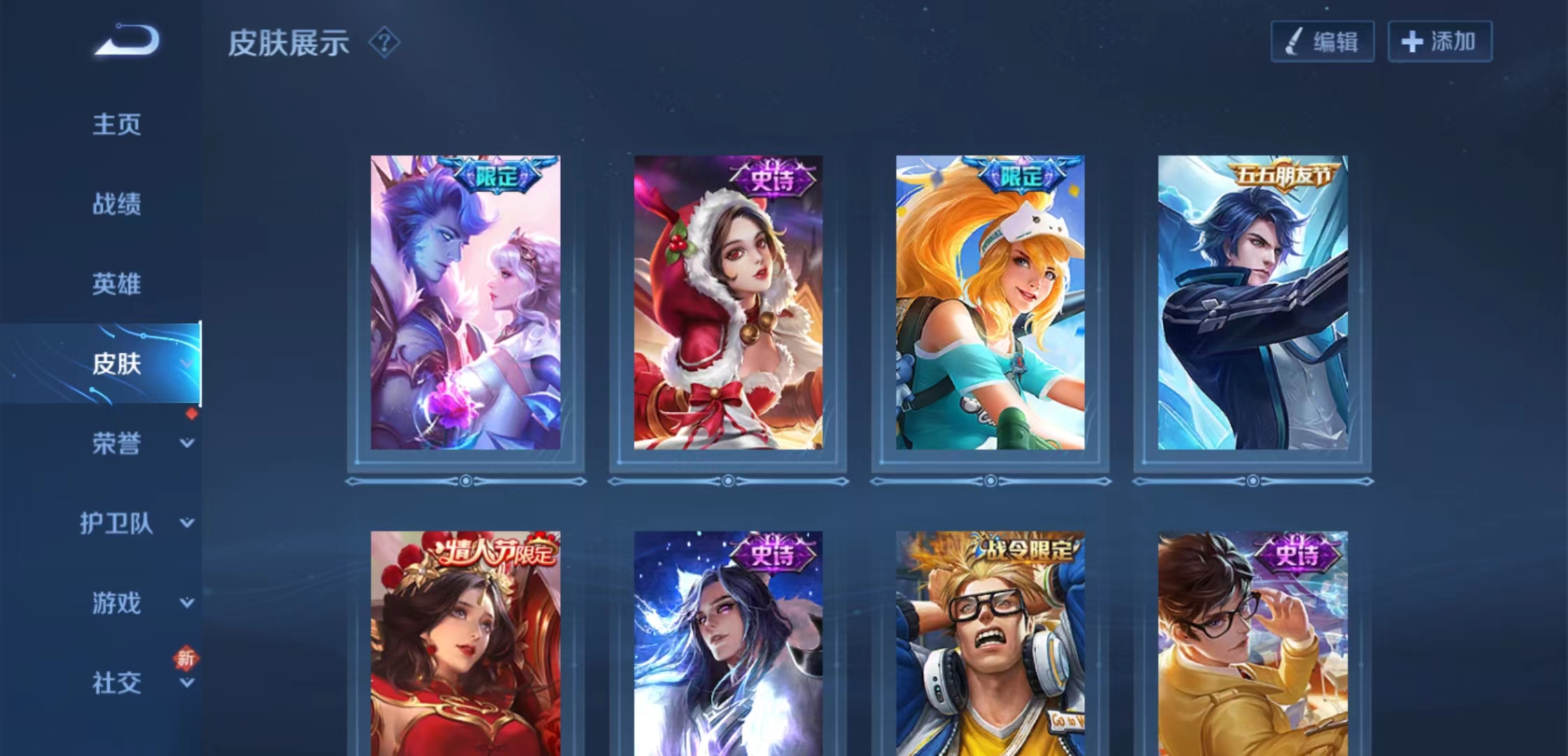Switch to the 主页 home tab
The height and width of the screenshot is (756, 1568).
click(x=117, y=125)
